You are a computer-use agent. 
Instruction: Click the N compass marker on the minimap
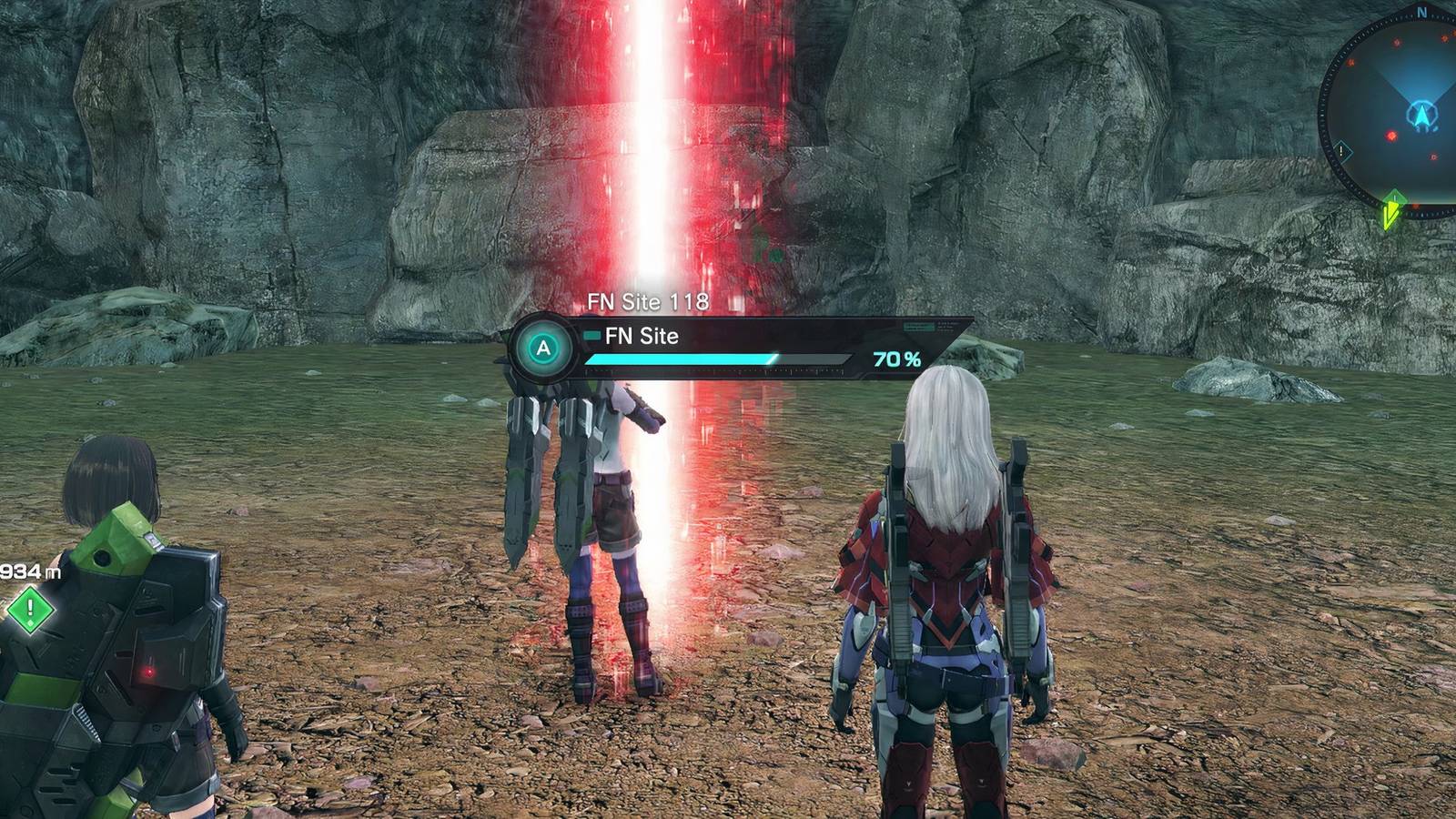coord(1421,12)
